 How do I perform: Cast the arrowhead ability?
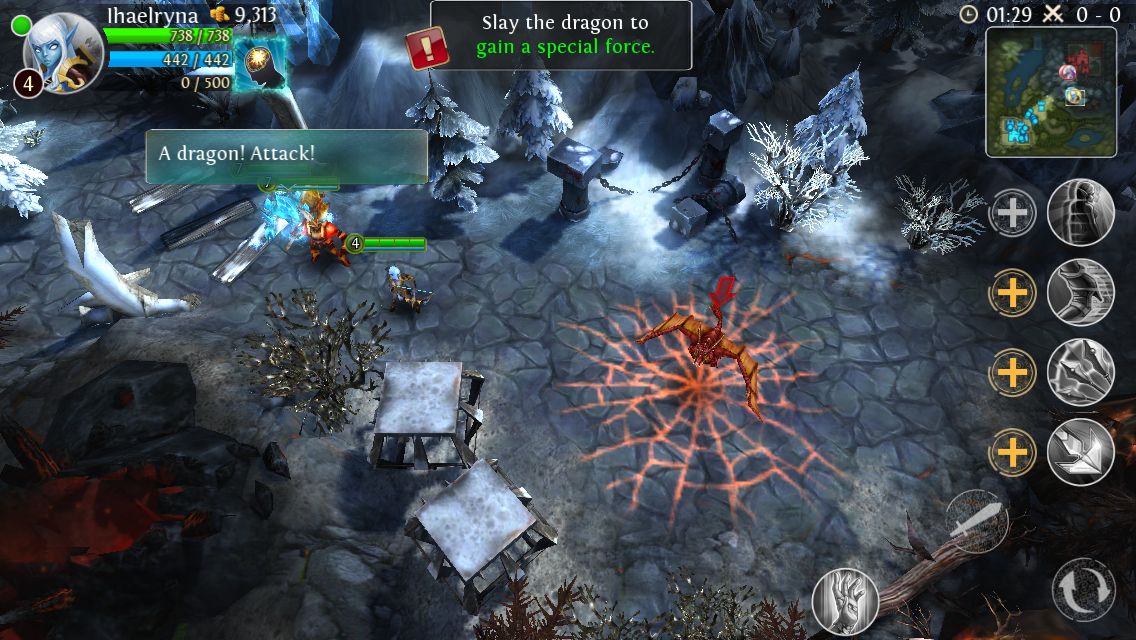pyautogui.click(x=1081, y=452)
